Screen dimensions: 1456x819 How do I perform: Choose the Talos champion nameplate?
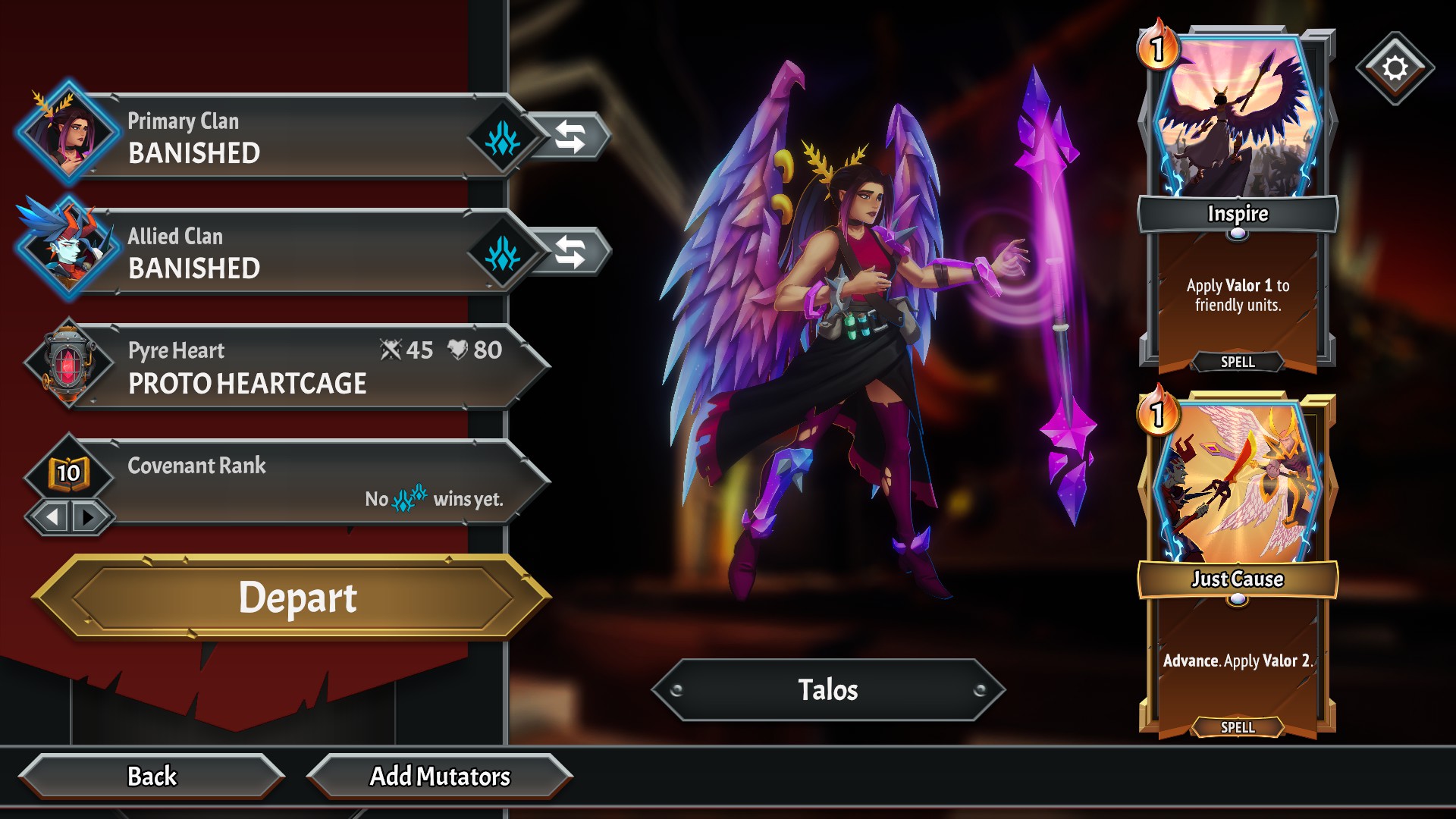click(x=828, y=690)
